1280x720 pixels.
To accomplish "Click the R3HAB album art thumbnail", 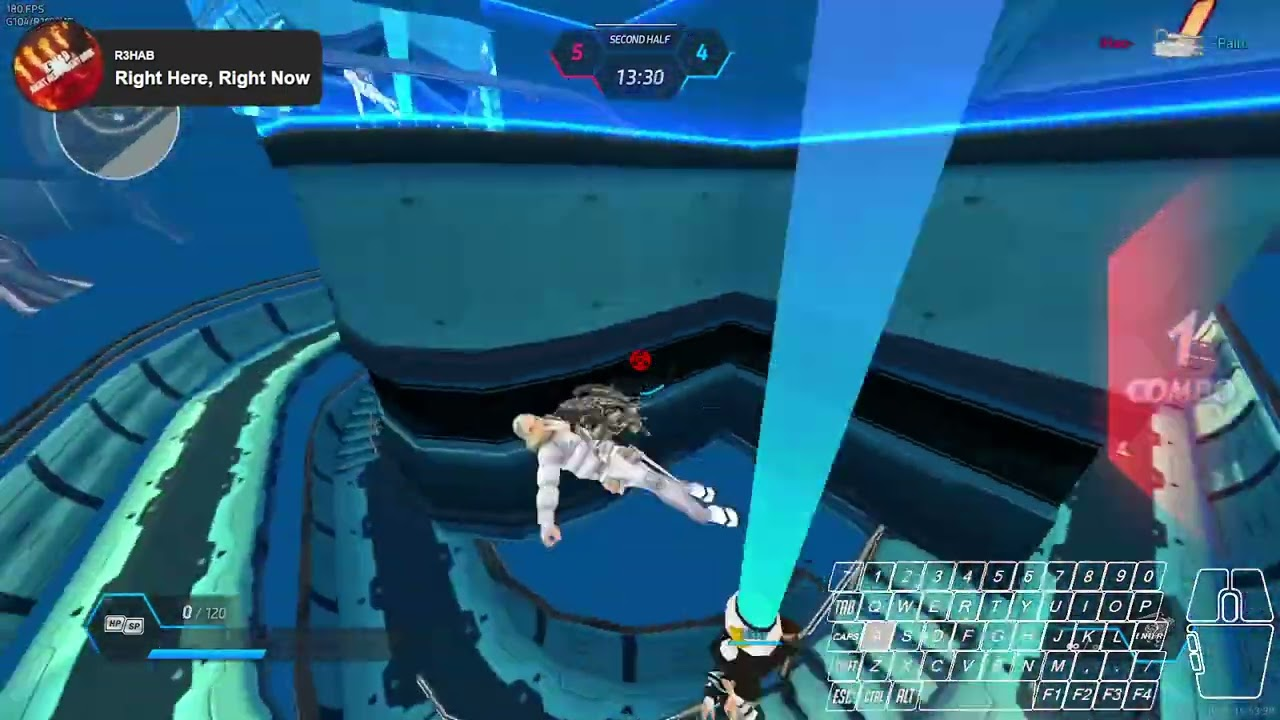I will coord(56,66).
